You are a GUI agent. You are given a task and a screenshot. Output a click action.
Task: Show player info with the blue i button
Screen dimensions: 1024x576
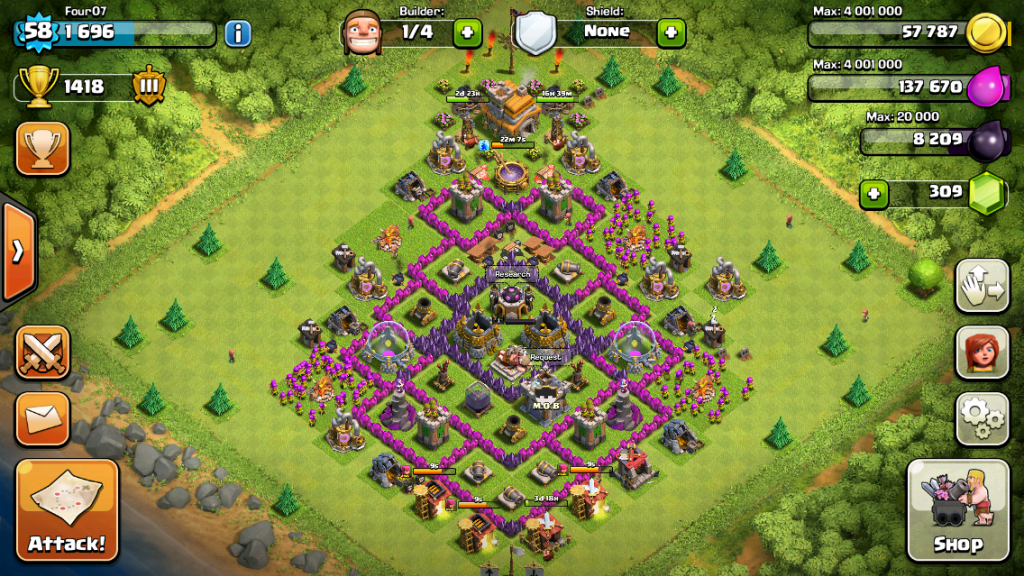coord(237,34)
